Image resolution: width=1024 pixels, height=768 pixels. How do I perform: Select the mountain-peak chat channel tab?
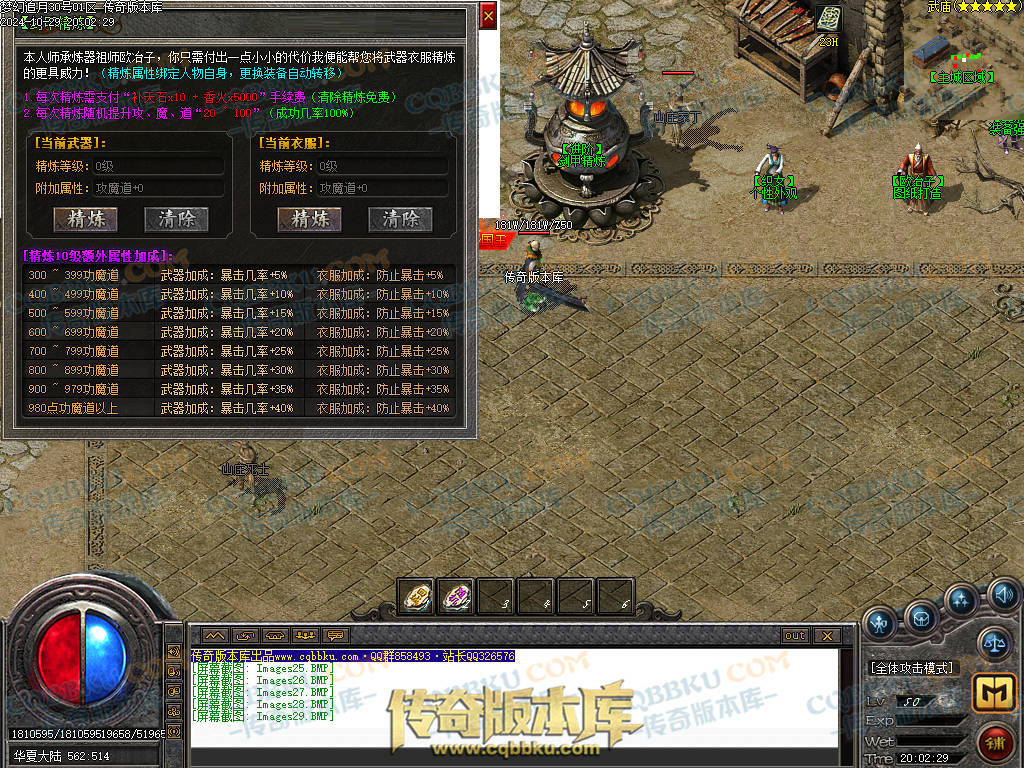(215, 636)
